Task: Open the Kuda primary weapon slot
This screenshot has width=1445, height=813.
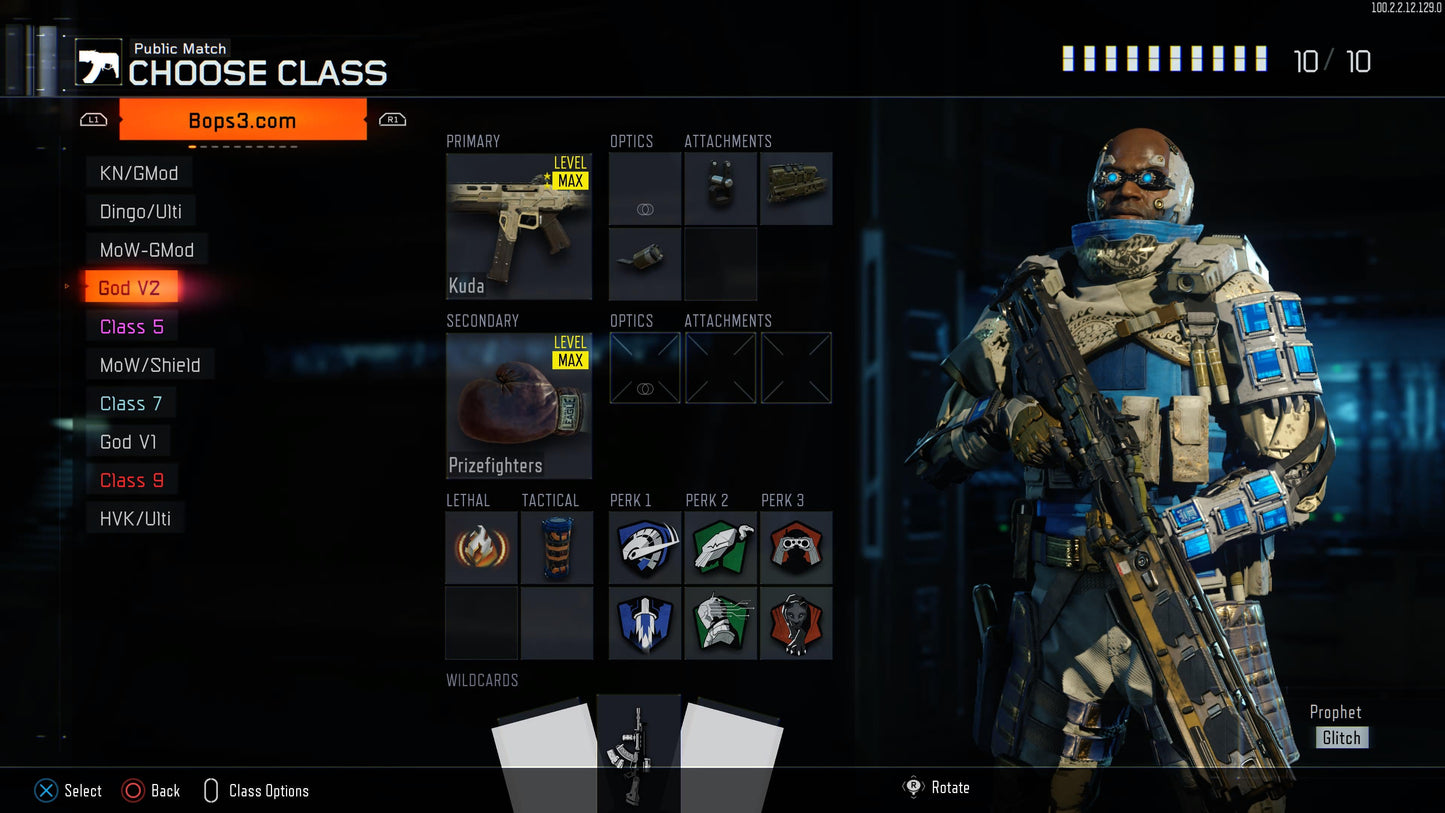Action: 519,226
